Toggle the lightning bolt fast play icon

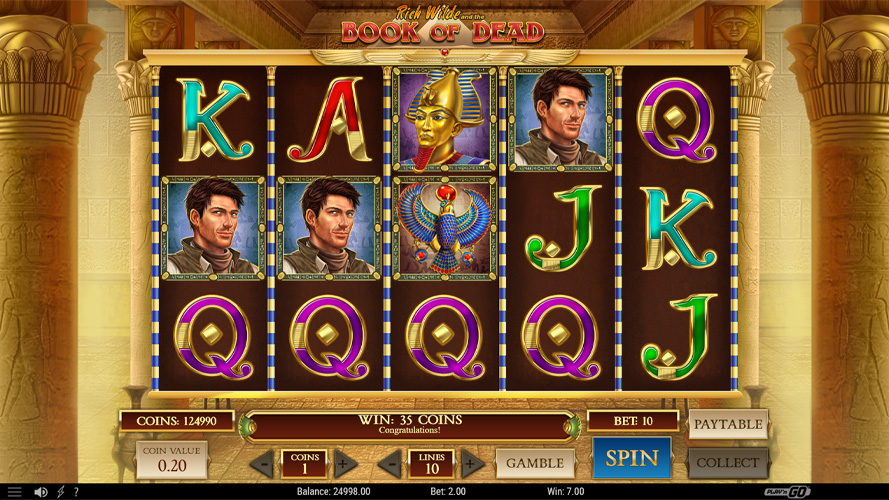click(61, 492)
